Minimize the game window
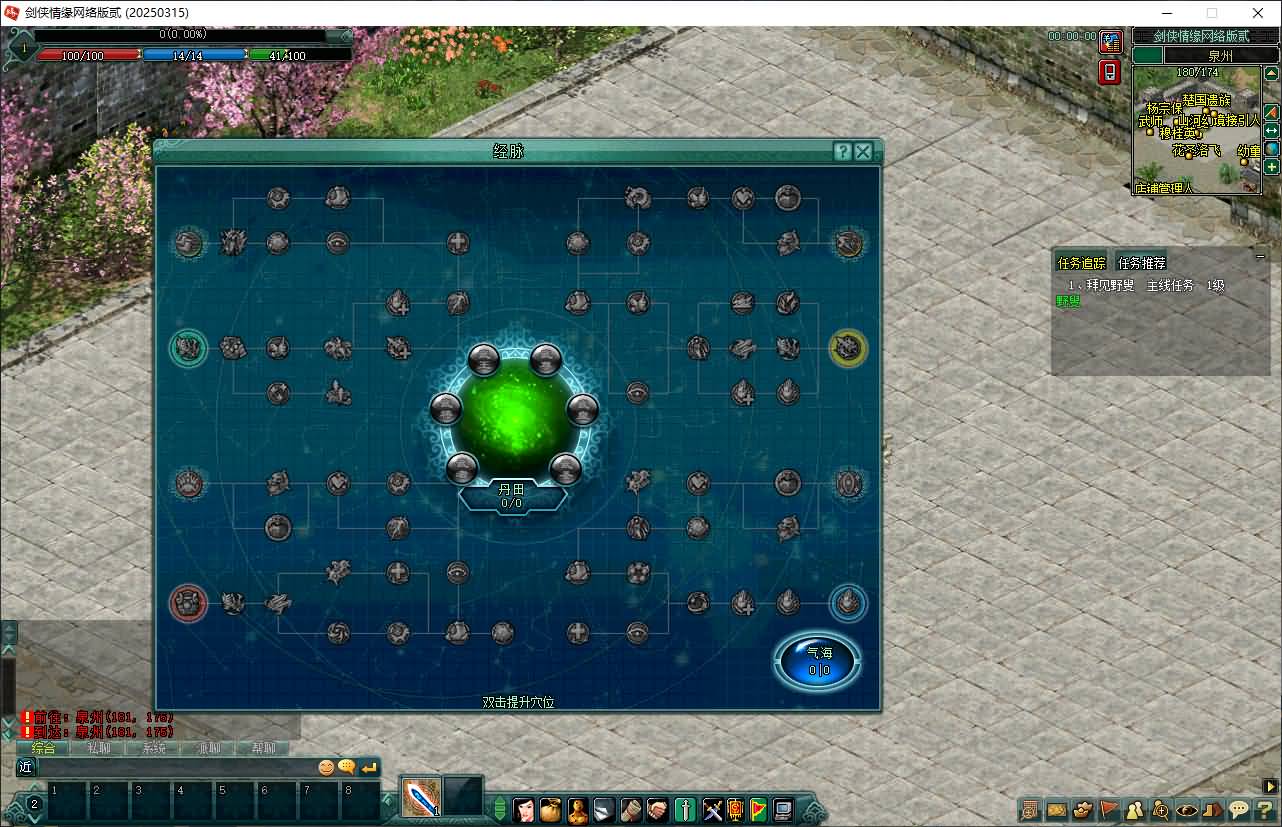This screenshot has width=1282, height=827. 1166,13
